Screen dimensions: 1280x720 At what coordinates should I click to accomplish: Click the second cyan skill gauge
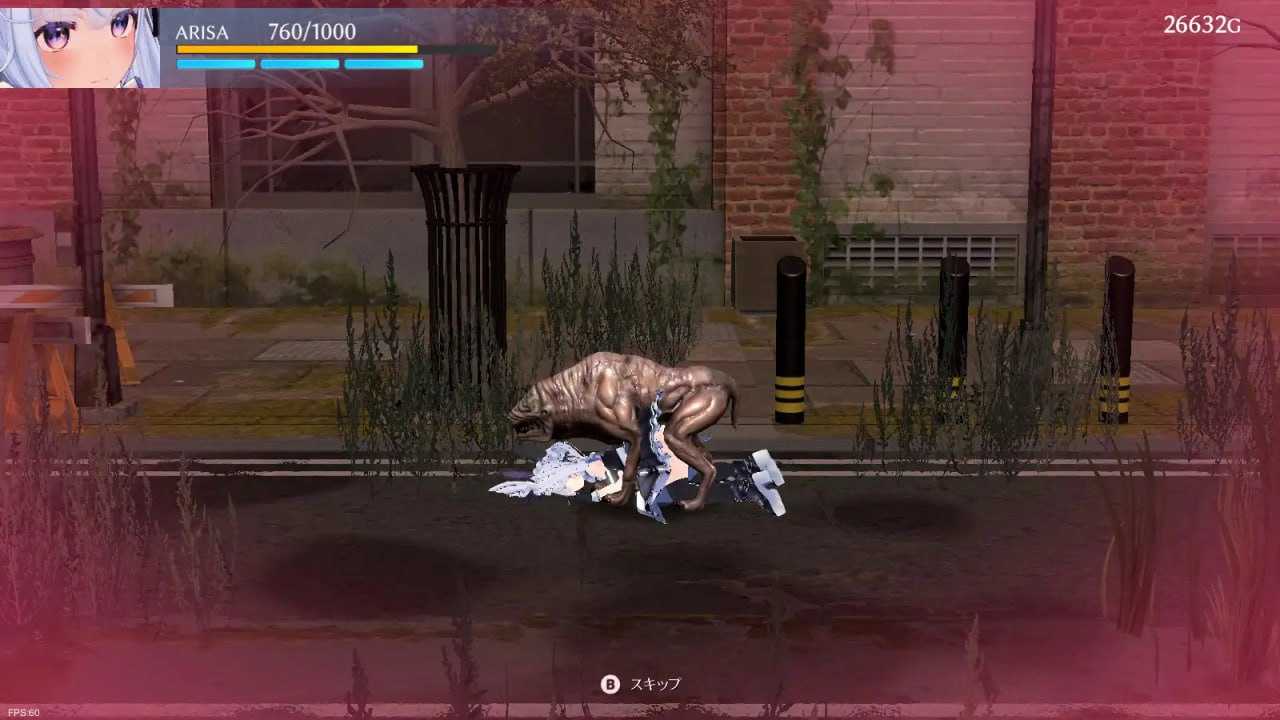click(299, 64)
